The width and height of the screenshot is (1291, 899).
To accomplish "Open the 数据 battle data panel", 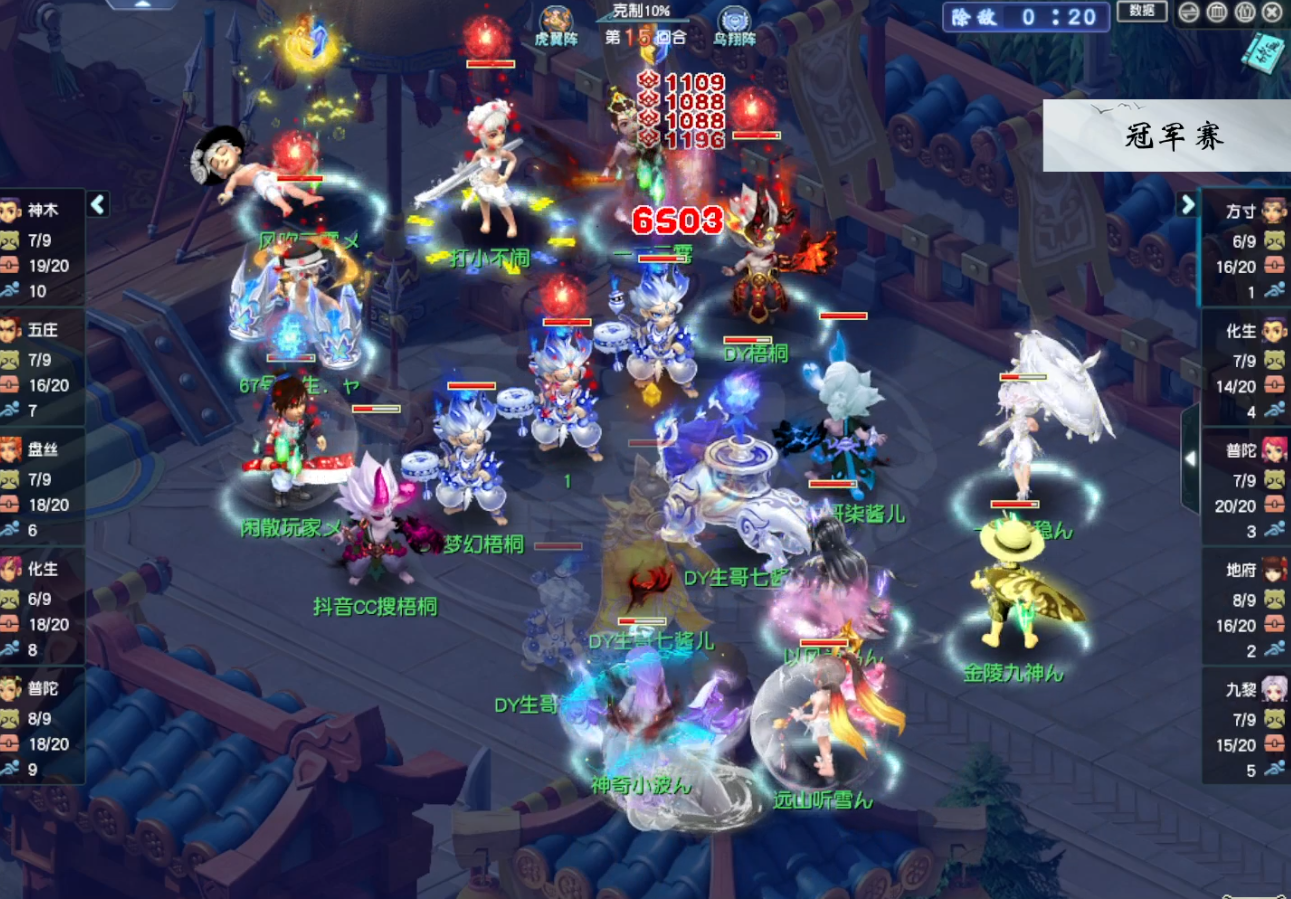I will pyautogui.click(x=1142, y=11).
